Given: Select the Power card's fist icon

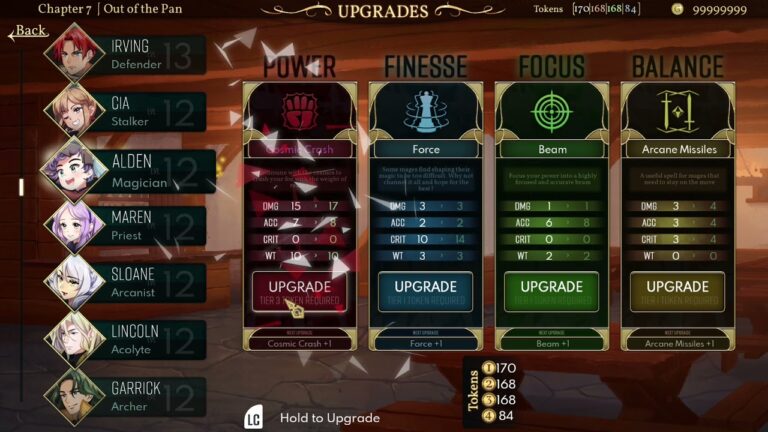Looking at the screenshot, I should [x=299, y=111].
